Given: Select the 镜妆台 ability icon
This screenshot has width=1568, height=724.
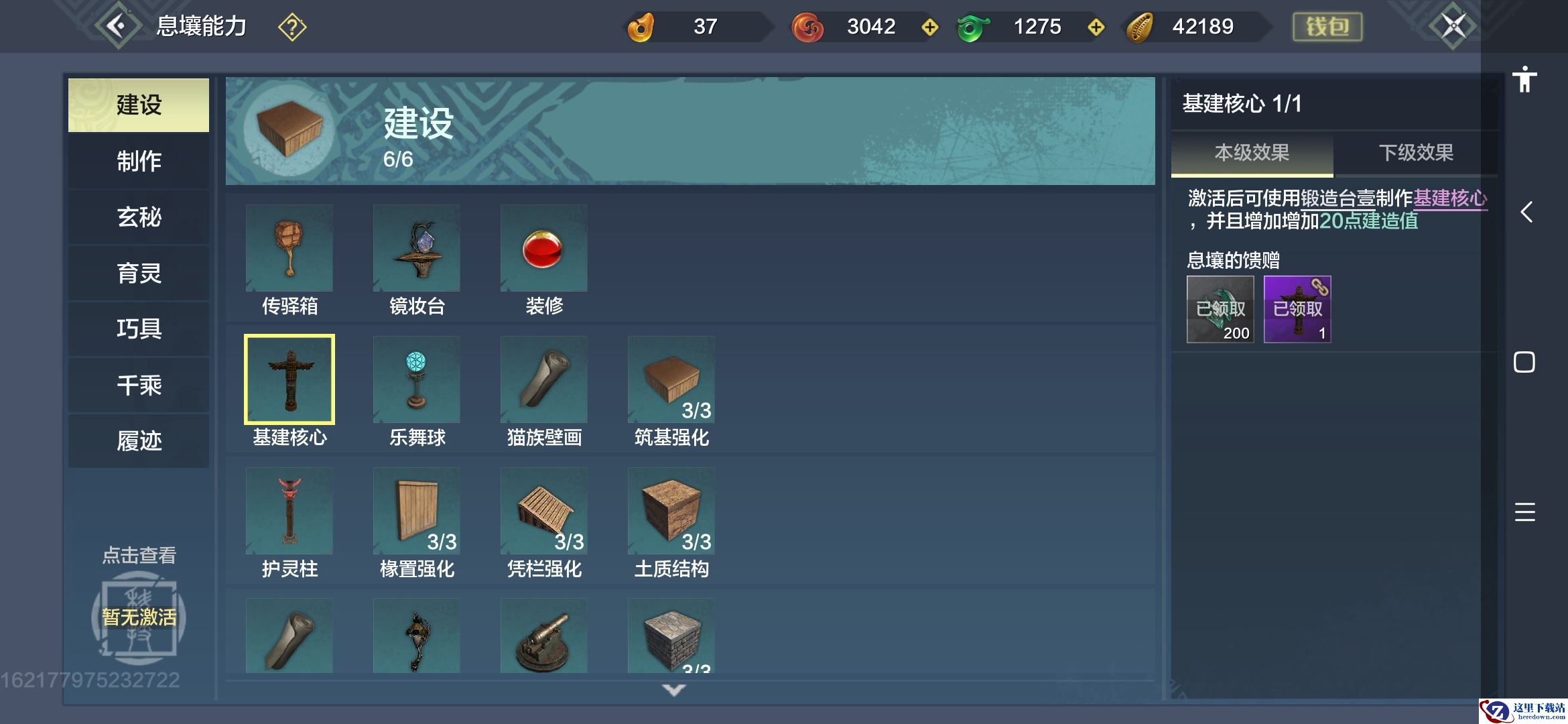Looking at the screenshot, I should tap(417, 249).
